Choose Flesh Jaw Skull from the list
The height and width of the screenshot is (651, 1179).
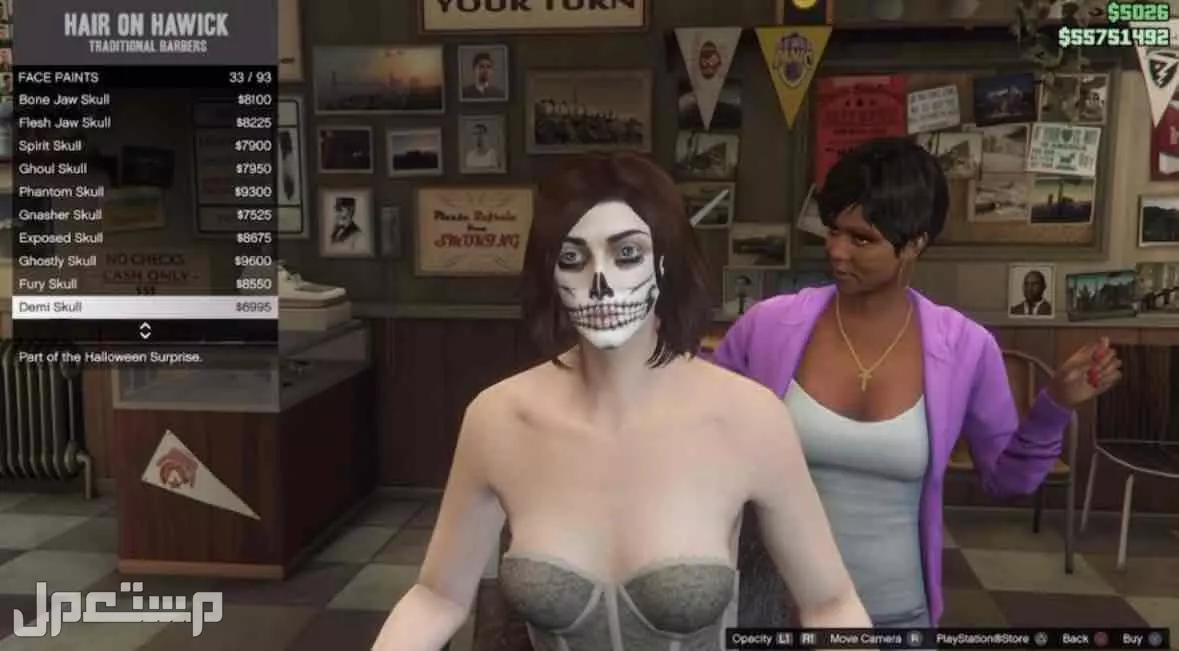click(x=144, y=123)
